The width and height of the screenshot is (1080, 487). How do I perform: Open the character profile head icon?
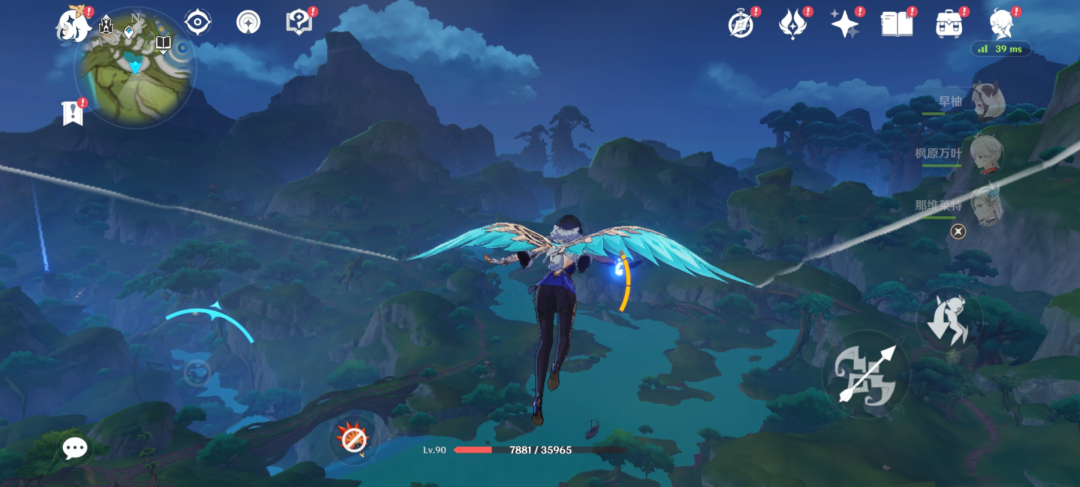click(1001, 24)
